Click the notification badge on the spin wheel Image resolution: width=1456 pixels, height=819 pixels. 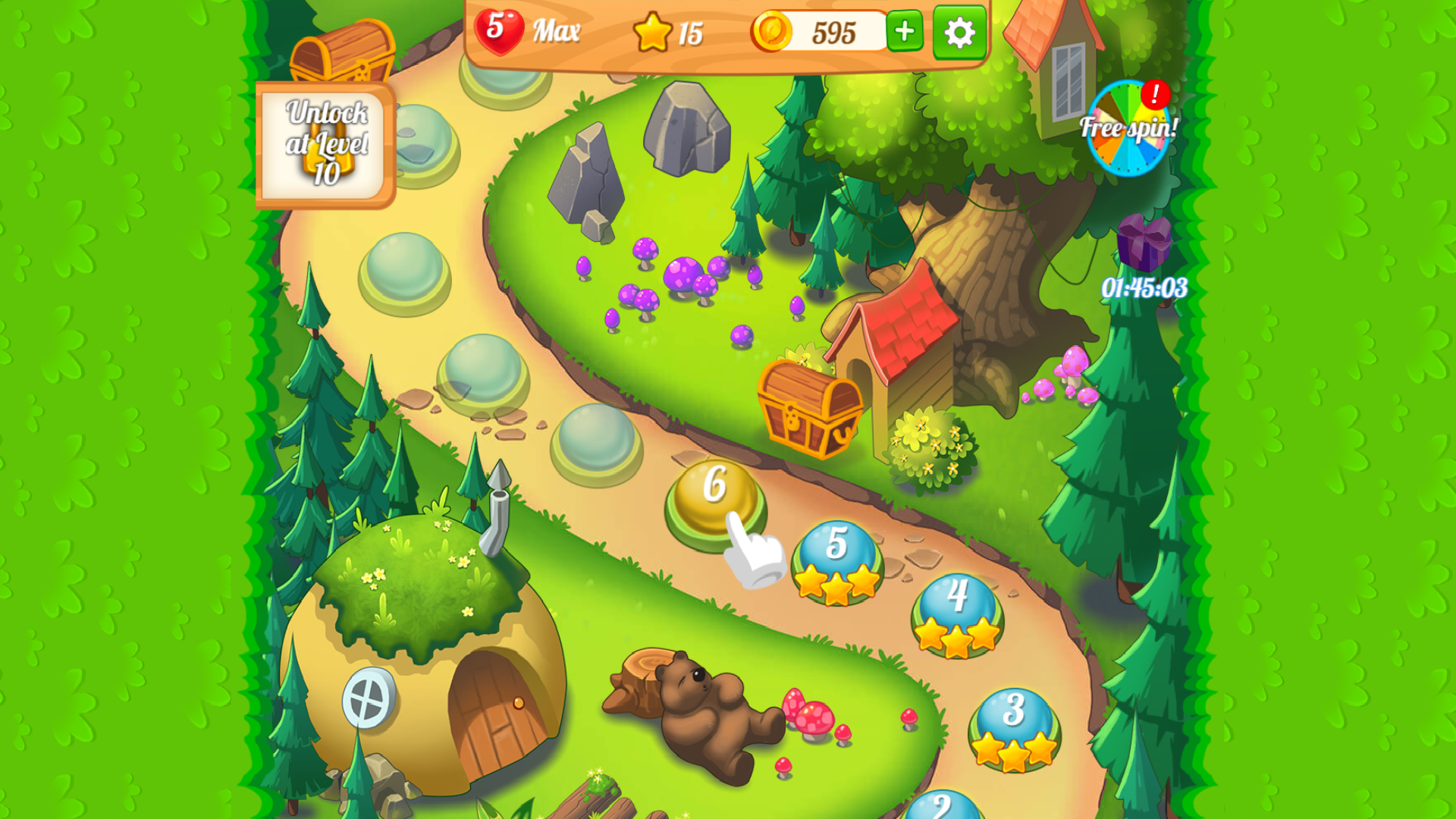click(x=1156, y=93)
